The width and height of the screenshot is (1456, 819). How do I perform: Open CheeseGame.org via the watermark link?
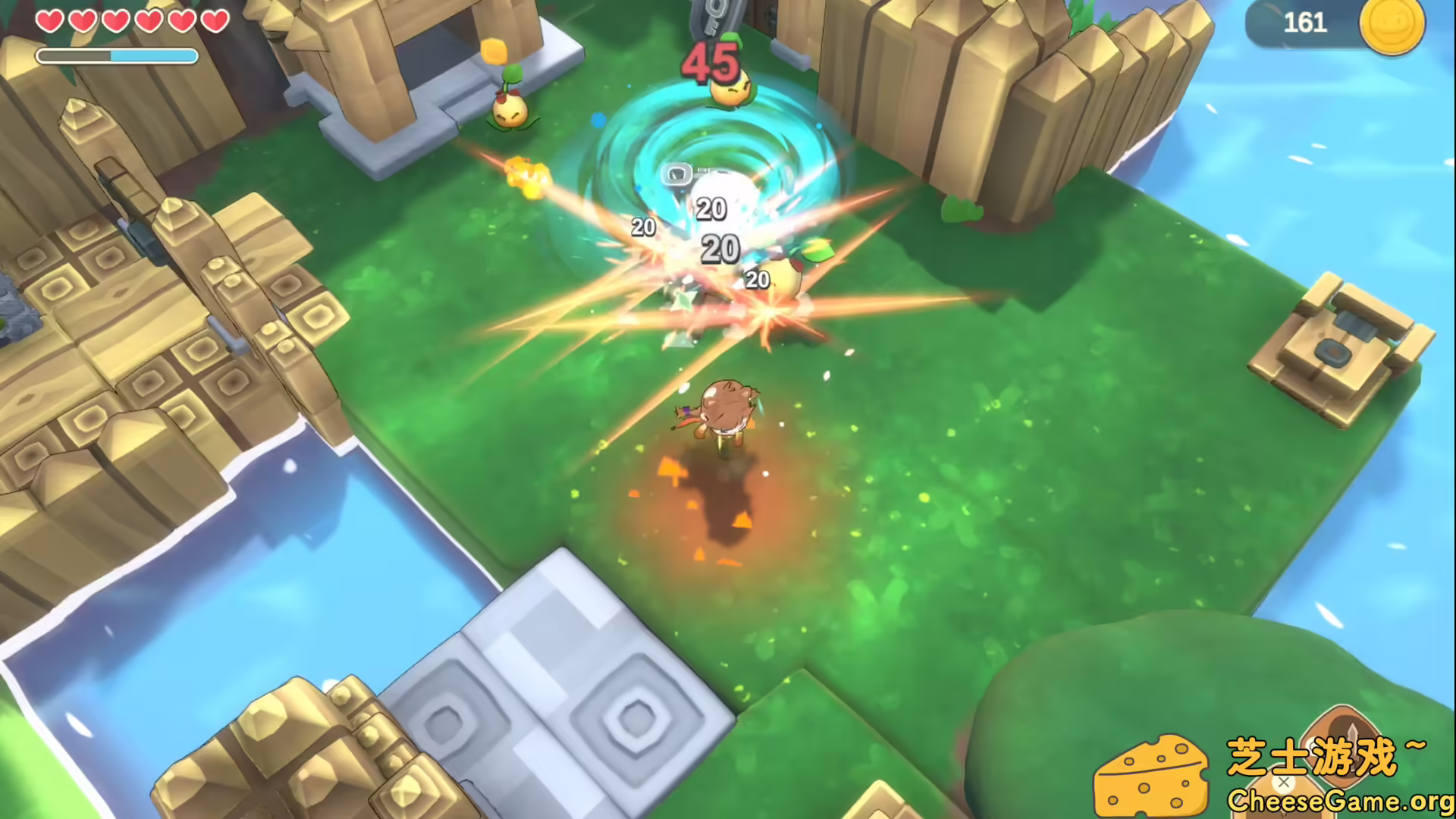click(1338, 800)
